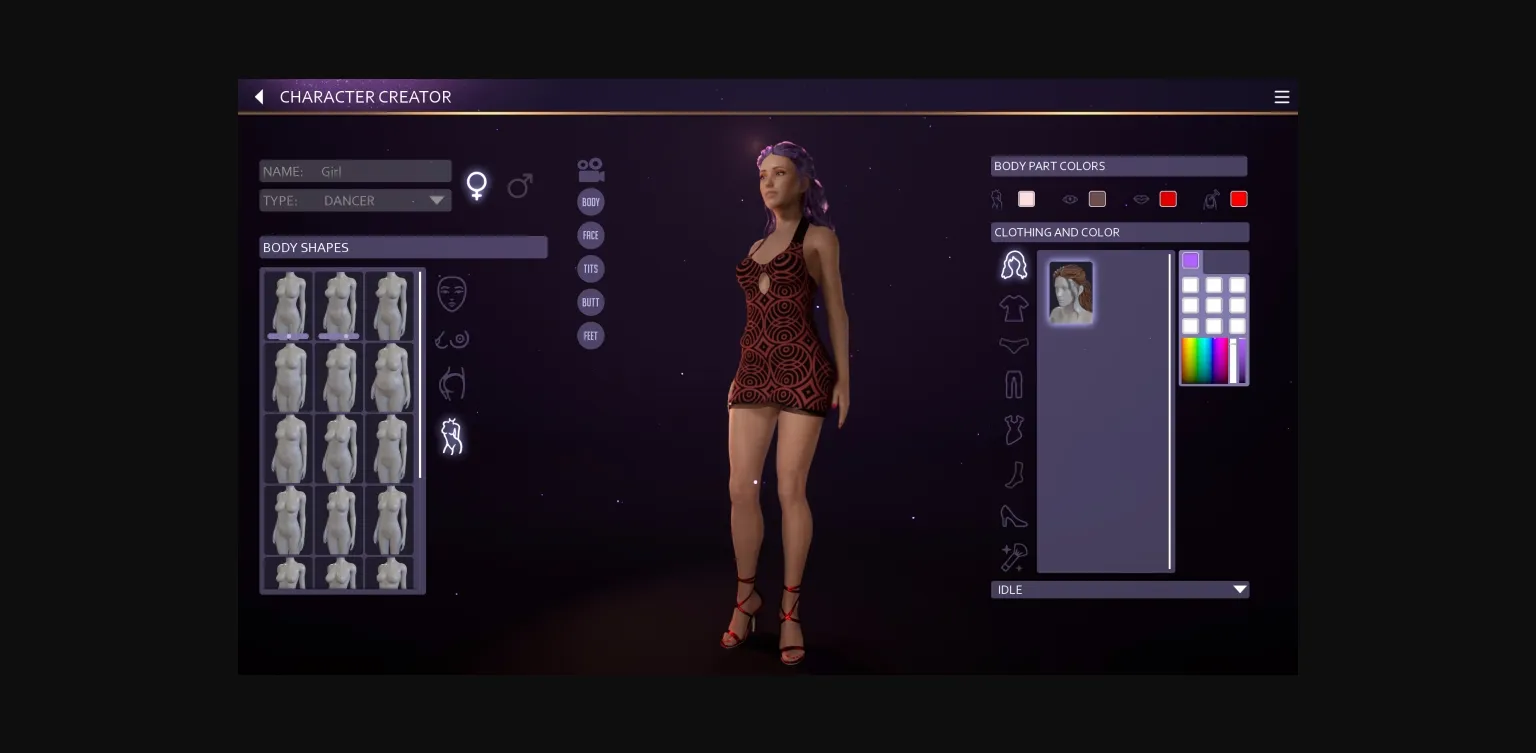The image size is (1536, 753).
Task: Switch to the male gender symbol
Action: 520,185
